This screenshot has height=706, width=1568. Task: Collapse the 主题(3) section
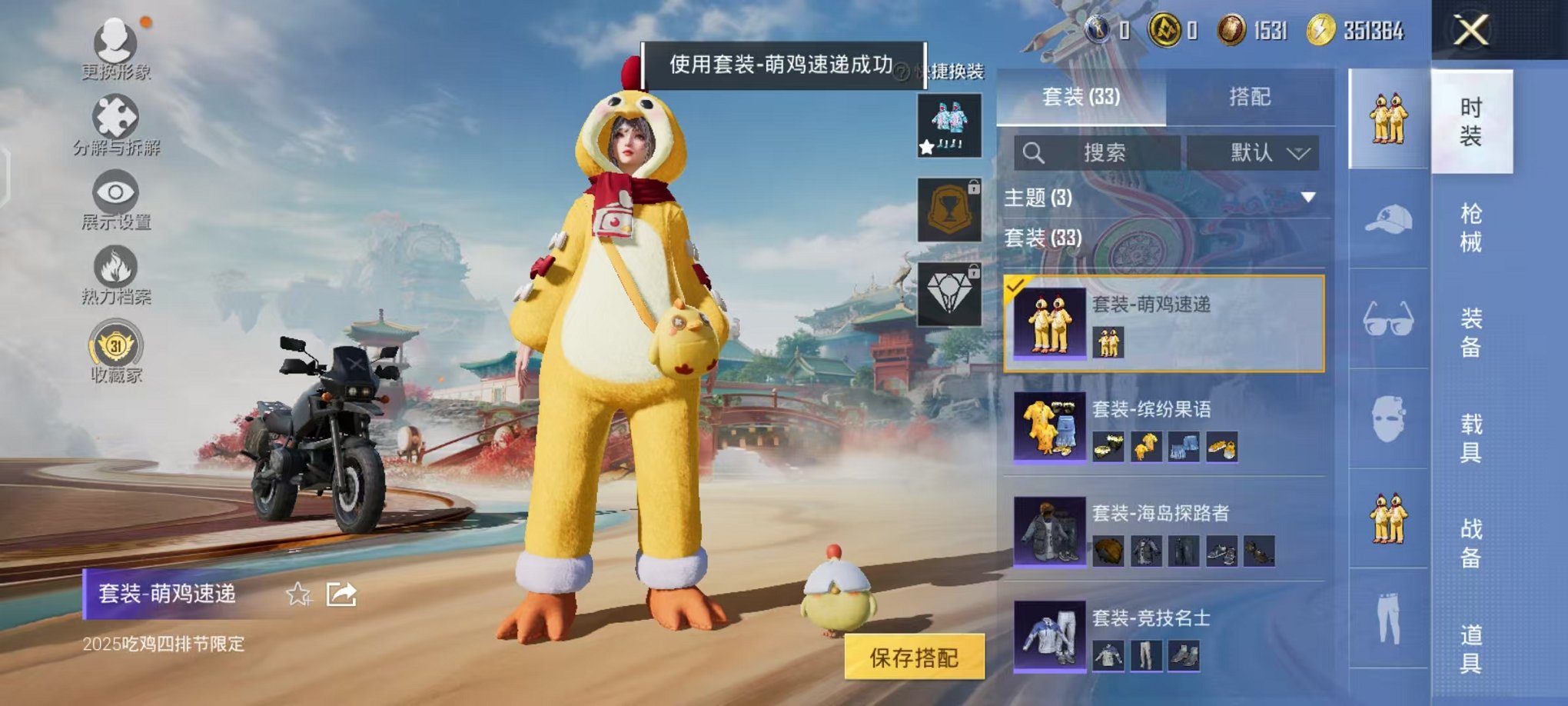[1308, 197]
